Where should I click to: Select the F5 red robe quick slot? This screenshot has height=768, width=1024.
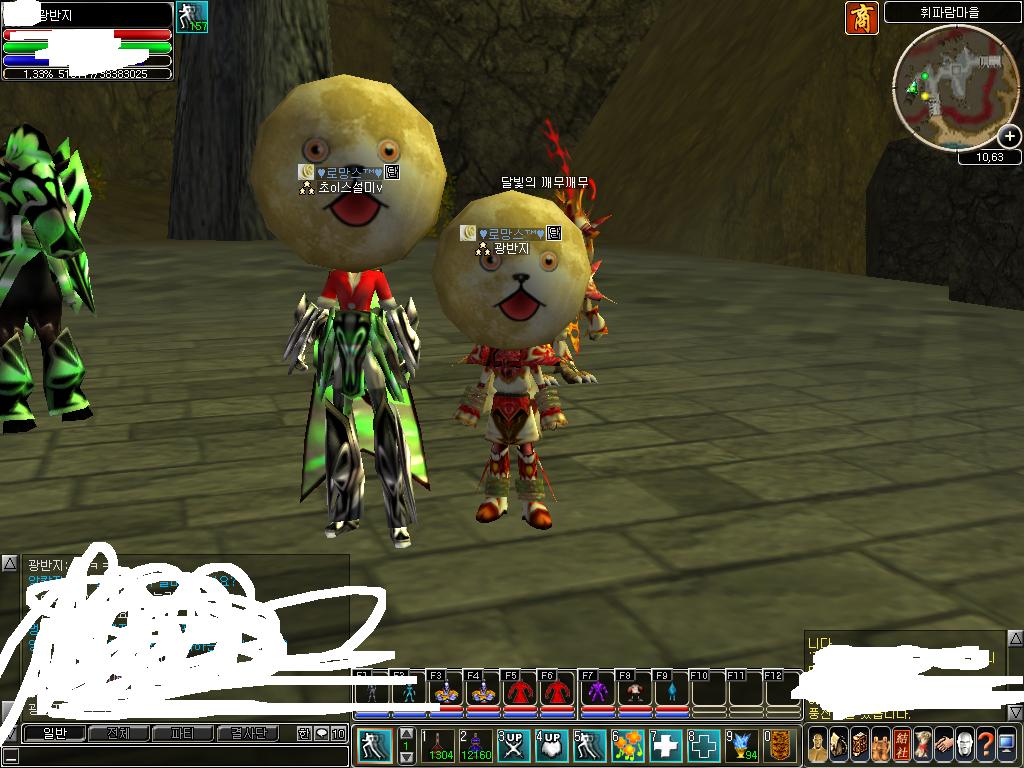[x=516, y=692]
